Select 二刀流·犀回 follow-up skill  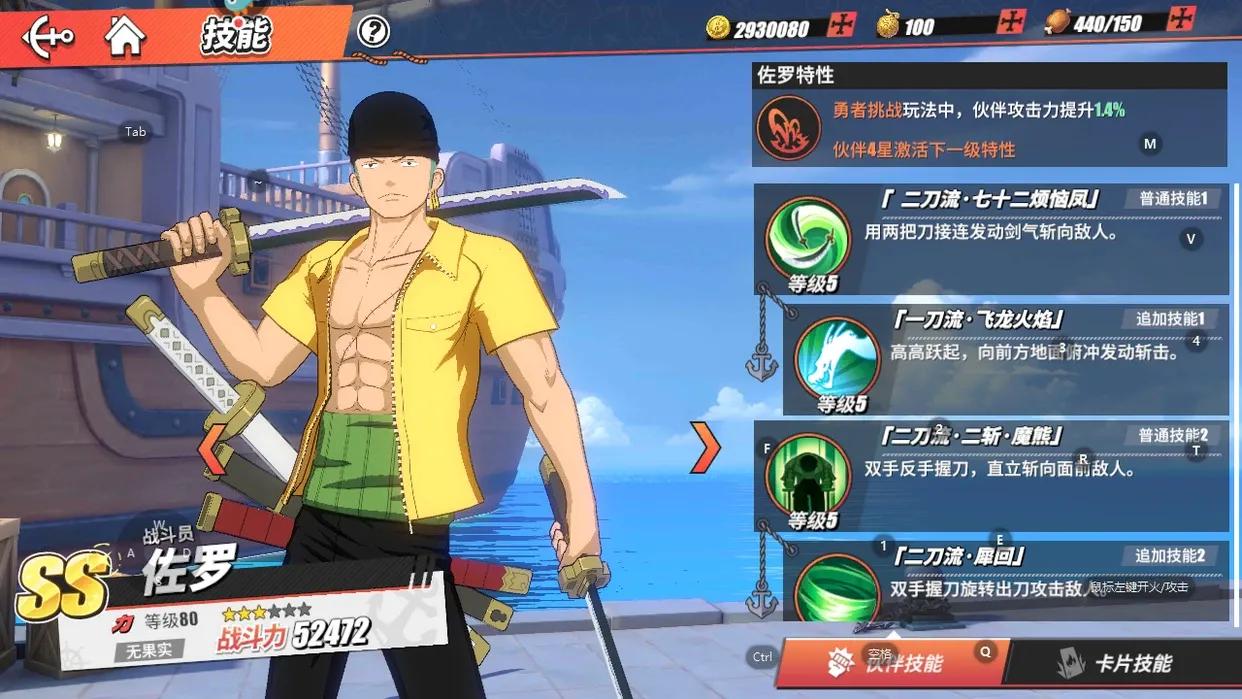click(x=836, y=584)
